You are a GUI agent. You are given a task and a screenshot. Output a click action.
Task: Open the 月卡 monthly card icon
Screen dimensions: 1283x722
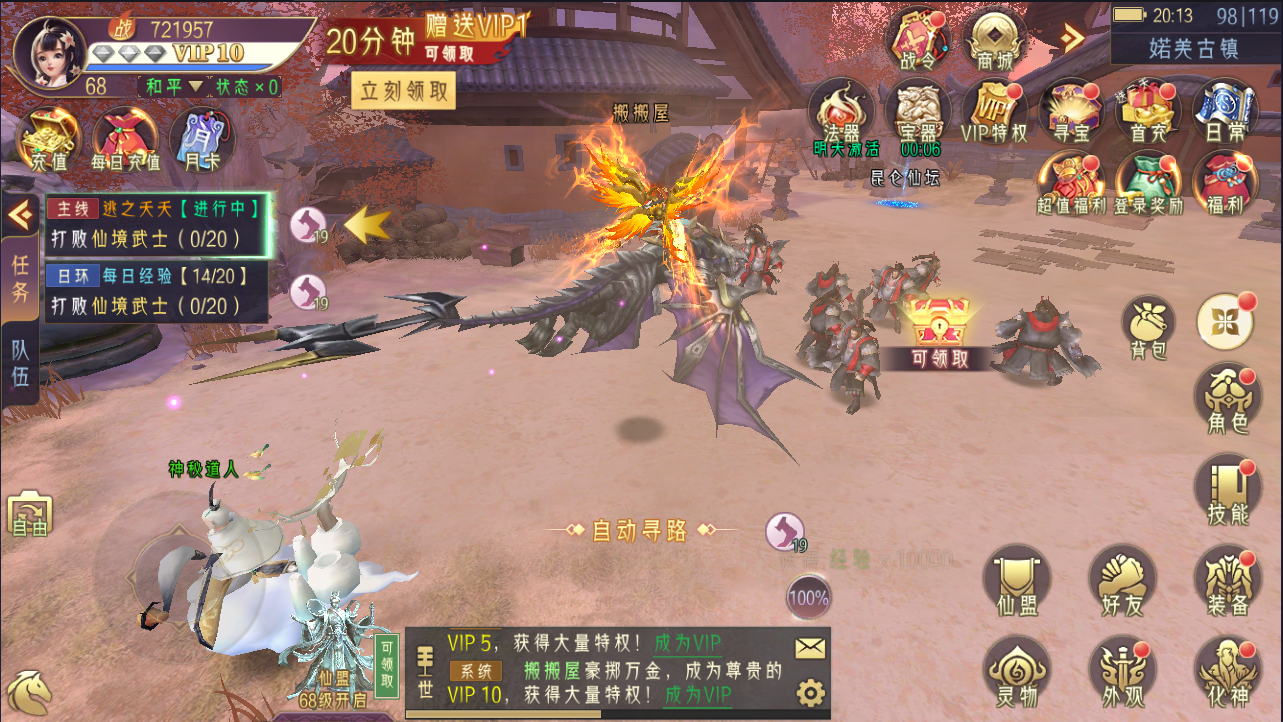pos(201,138)
